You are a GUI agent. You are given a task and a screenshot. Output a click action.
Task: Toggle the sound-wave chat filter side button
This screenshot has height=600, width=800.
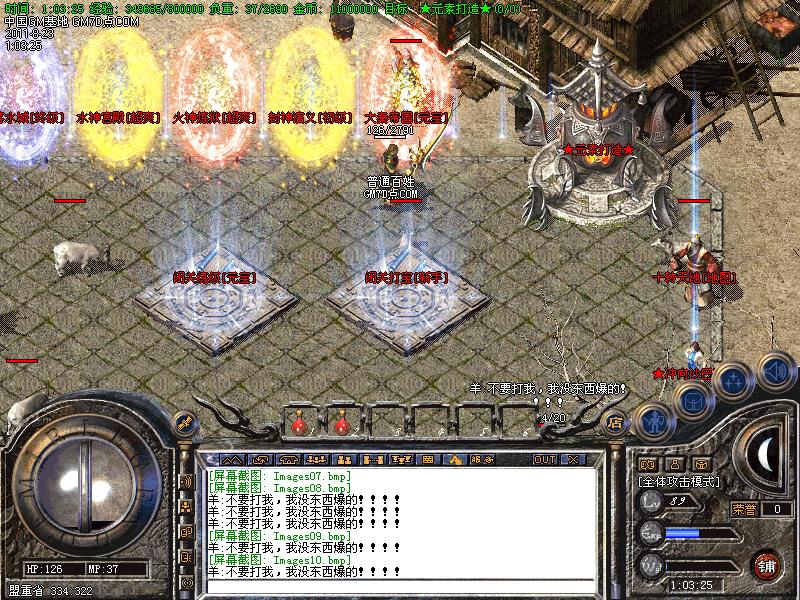coord(186,481)
